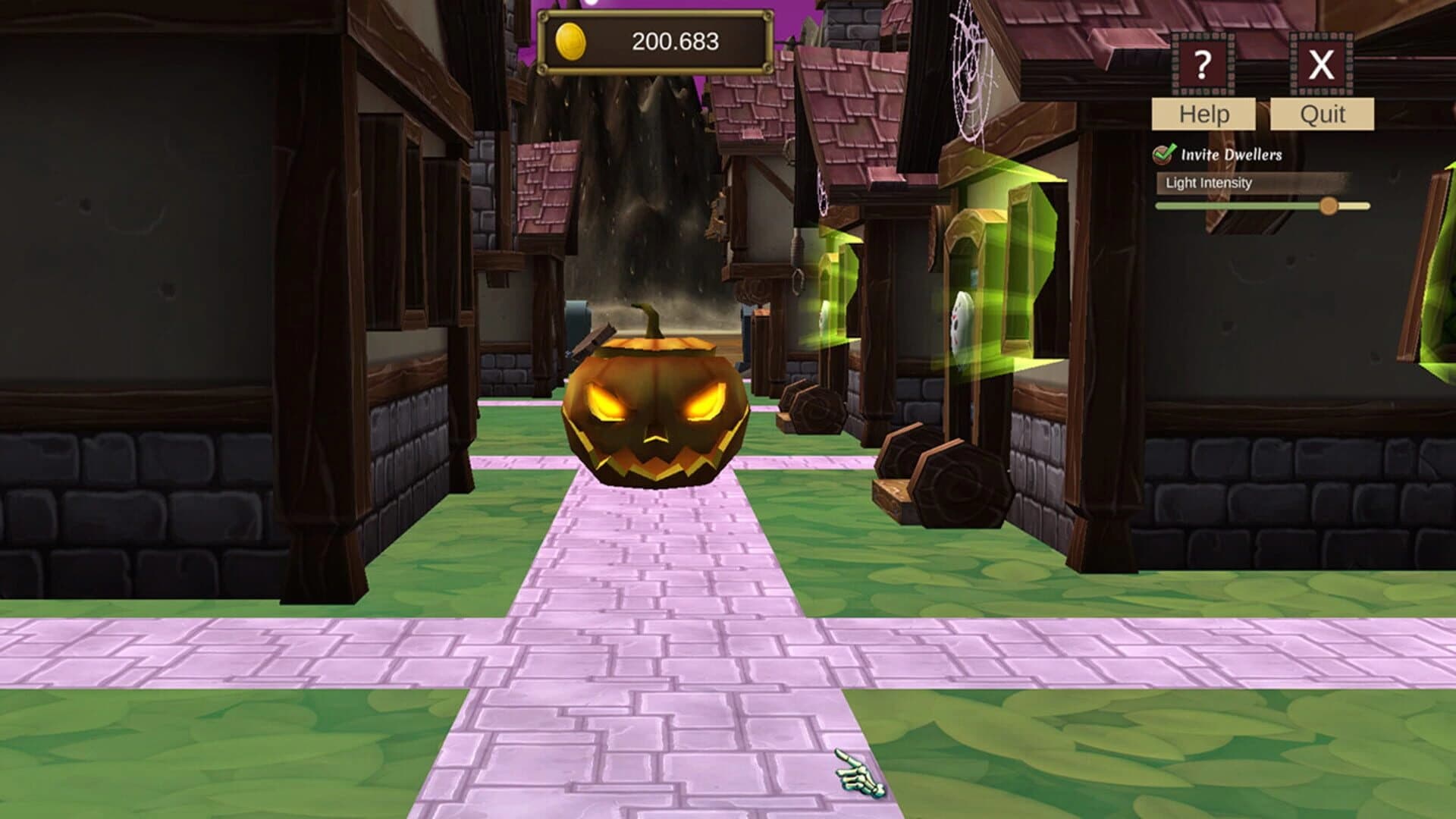Image resolution: width=1456 pixels, height=819 pixels.
Task: Select the Help menu option
Action: point(1203,115)
